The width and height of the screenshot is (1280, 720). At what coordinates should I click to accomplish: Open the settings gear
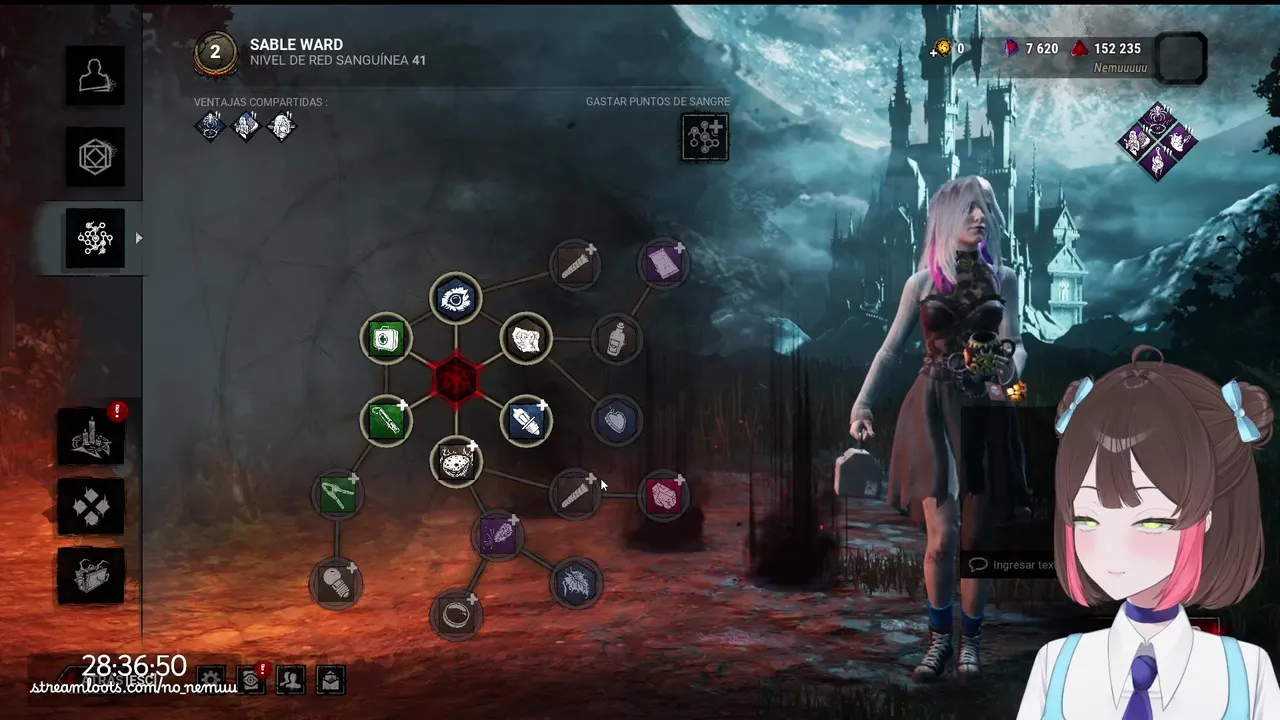[x=211, y=680]
